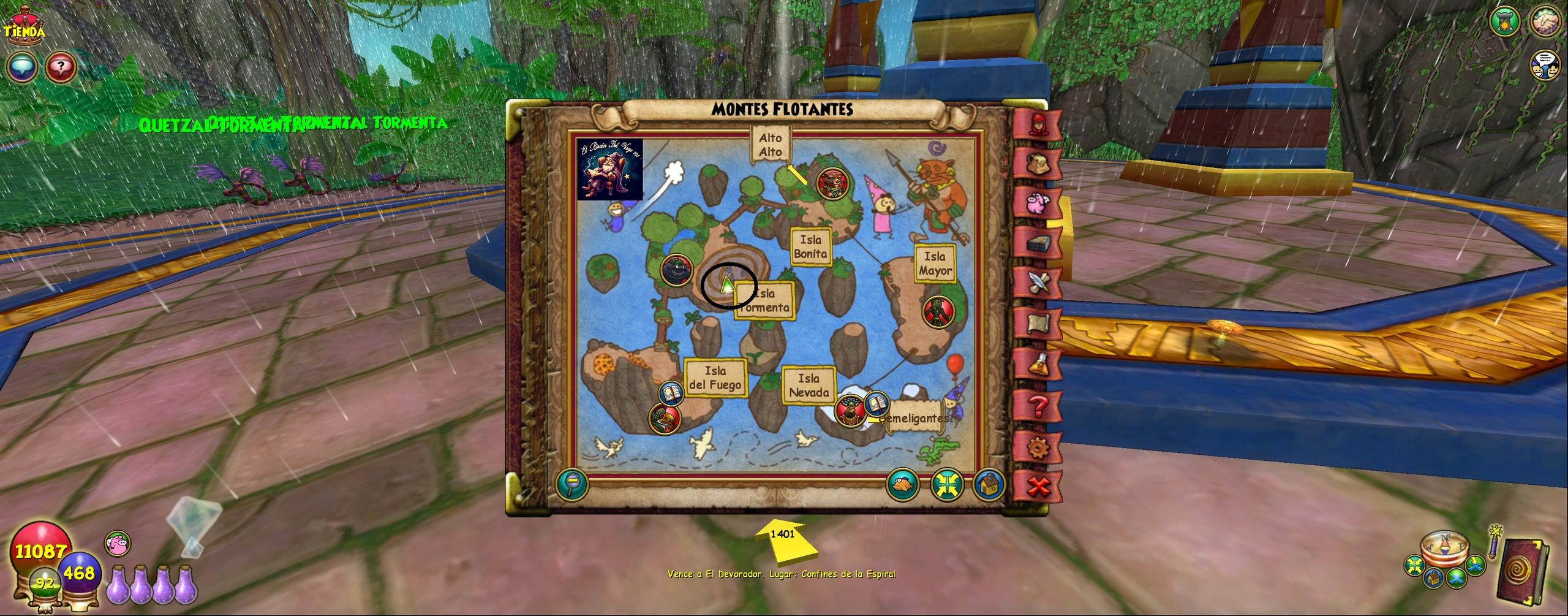Viewport: 1568px width, 616px height.
Task: Open the pink pig pet tab
Action: [1037, 202]
